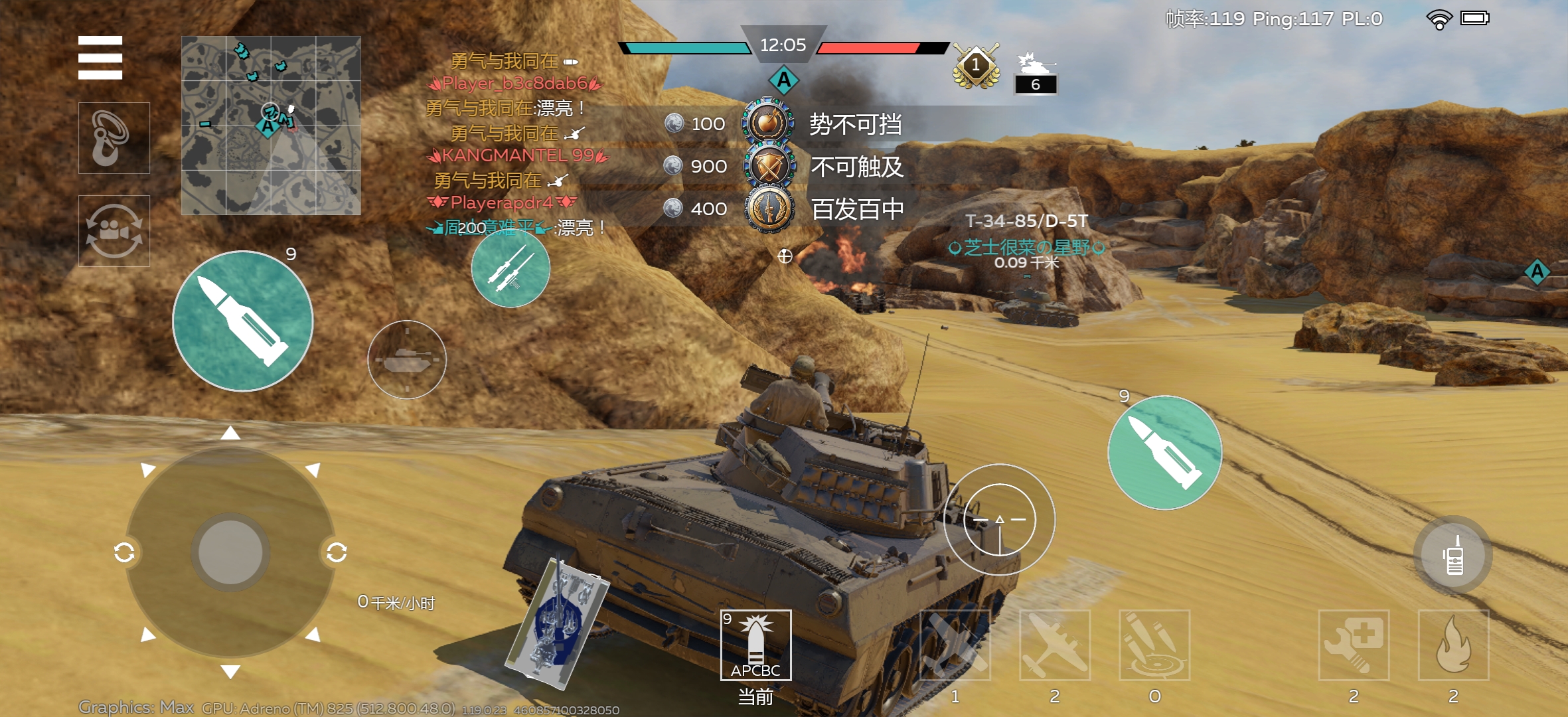1568x717 pixels.
Task: Open the radio walkie-talkie commands
Action: pyautogui.click(x=1453, y=555)
